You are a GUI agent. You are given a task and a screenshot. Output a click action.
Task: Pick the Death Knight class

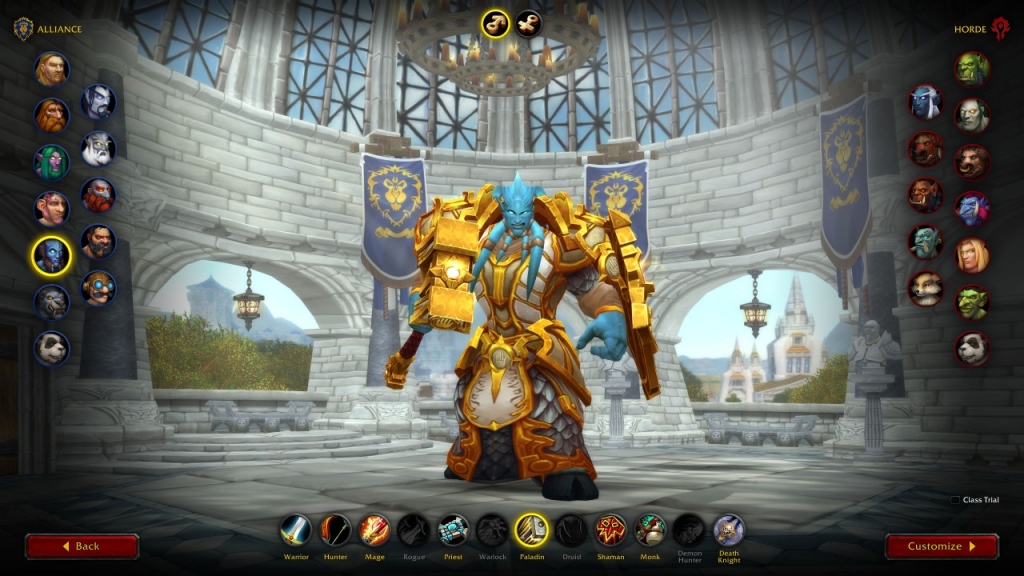coord(728,530)
